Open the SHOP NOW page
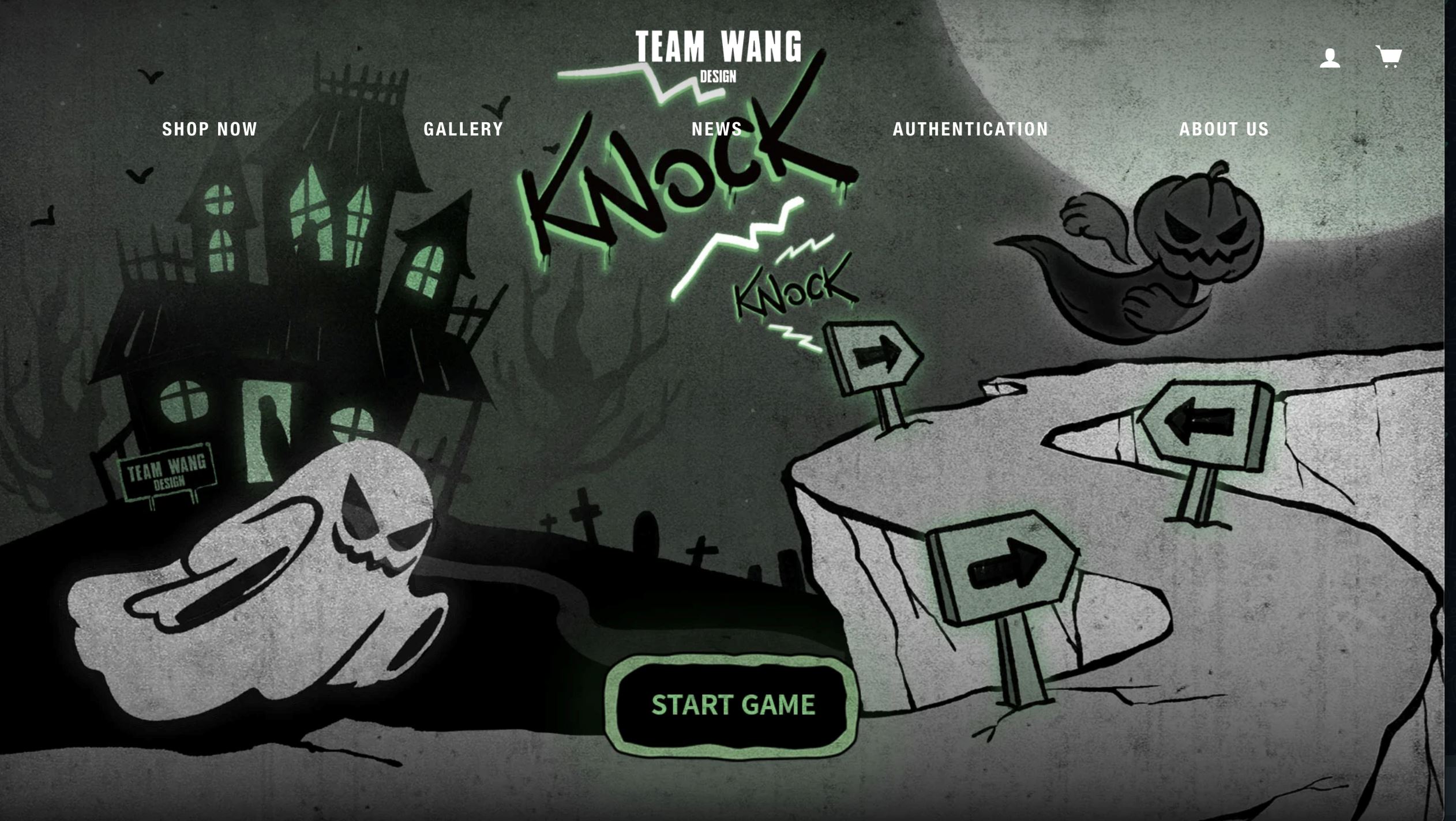This screenshot has width=1456, height=821. [x=209, y=129]
